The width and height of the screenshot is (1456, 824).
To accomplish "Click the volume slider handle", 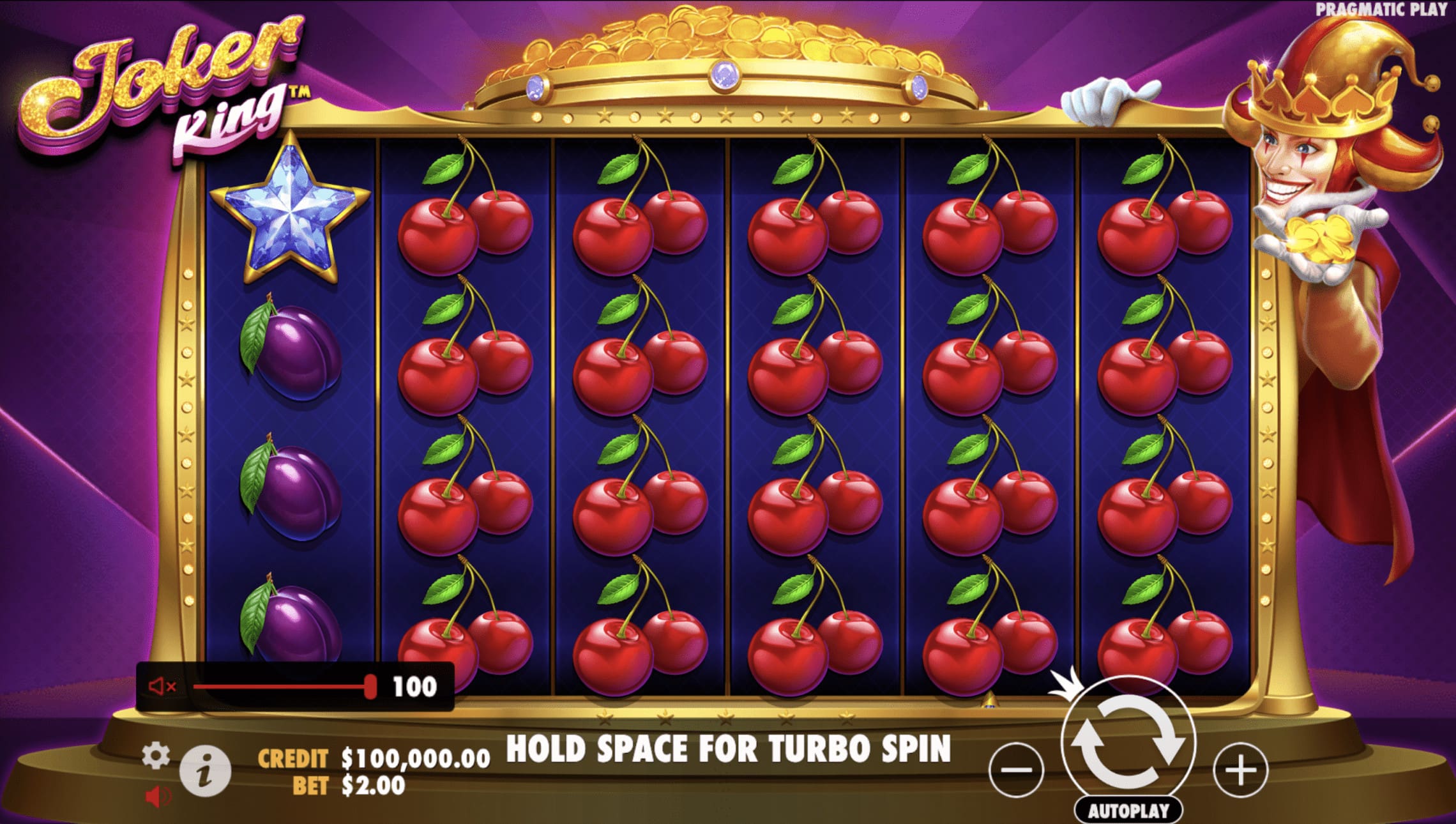I will pyautogui.click(x=371, y=687).
